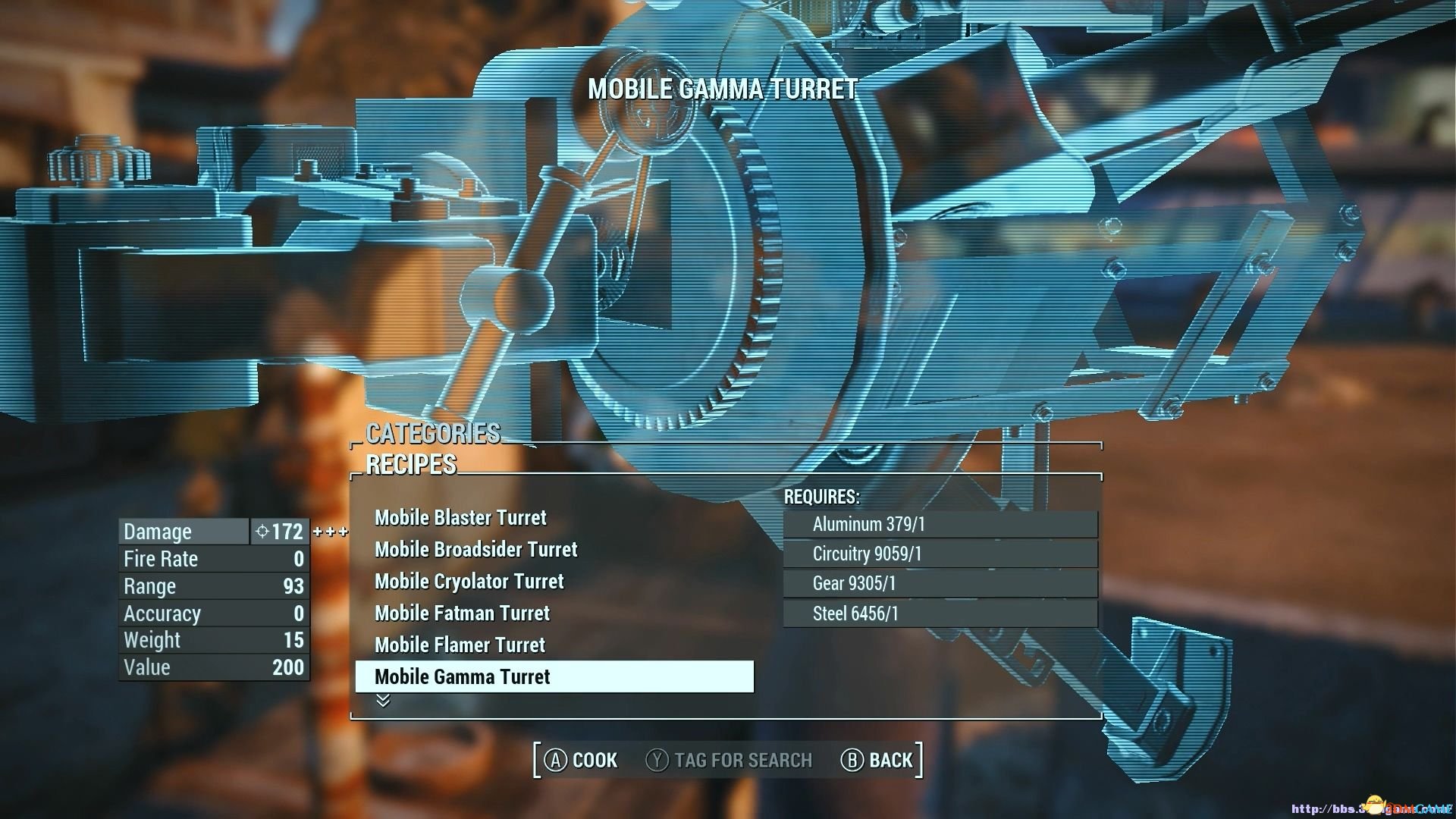Viewport: 1456px width, 819px height.
Task: Click the Steel requirement row
Action: pyautogui.click(x=940, y=613)
